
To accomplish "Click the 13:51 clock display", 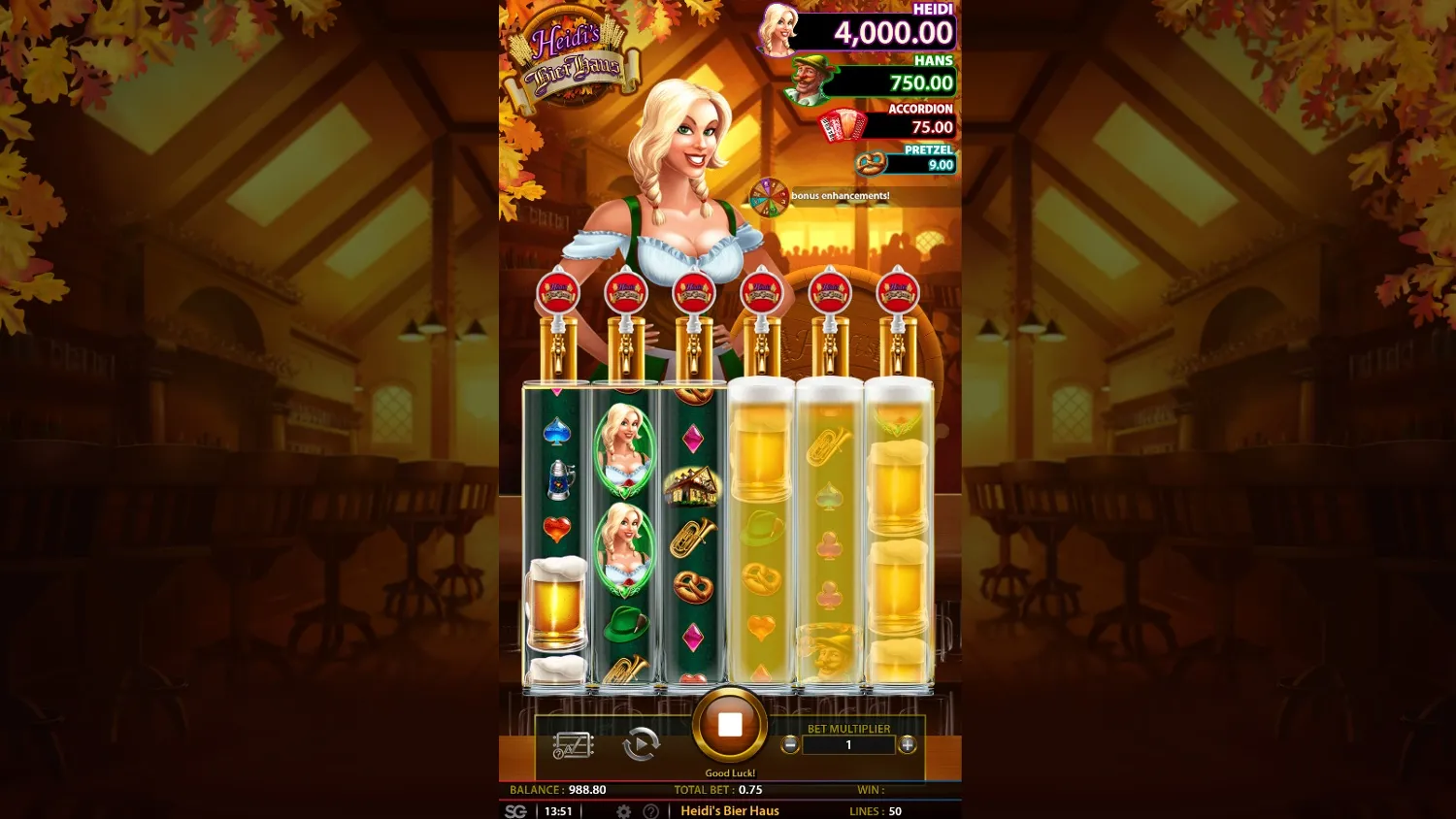I will 557,809.
